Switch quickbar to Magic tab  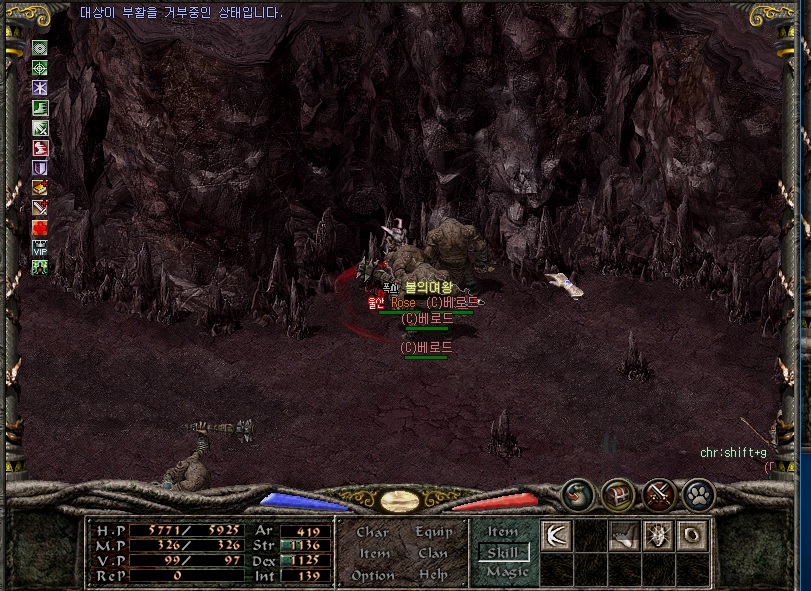502,572
